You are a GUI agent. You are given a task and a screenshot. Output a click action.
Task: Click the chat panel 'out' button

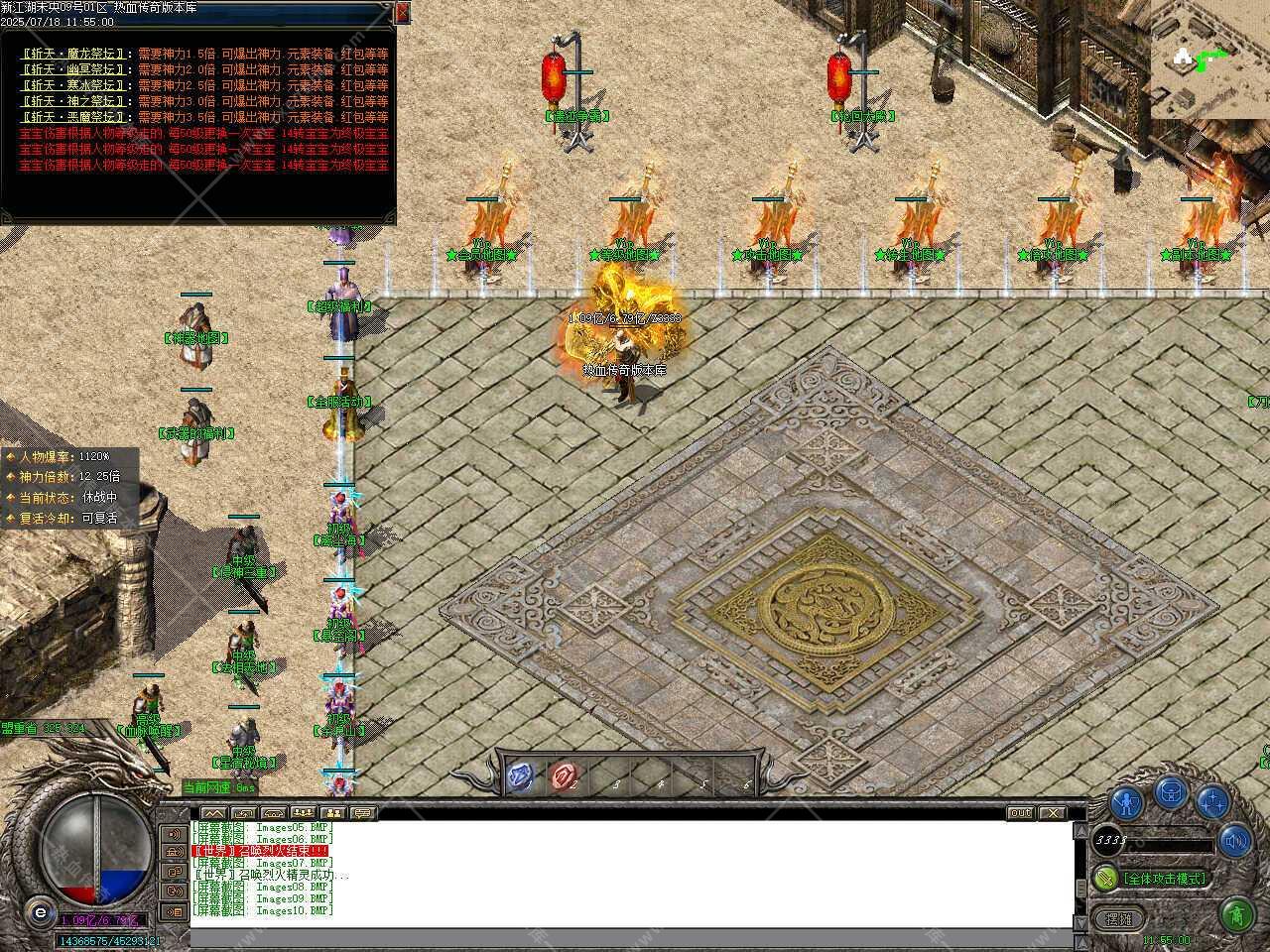click(x=1021, y=813)
